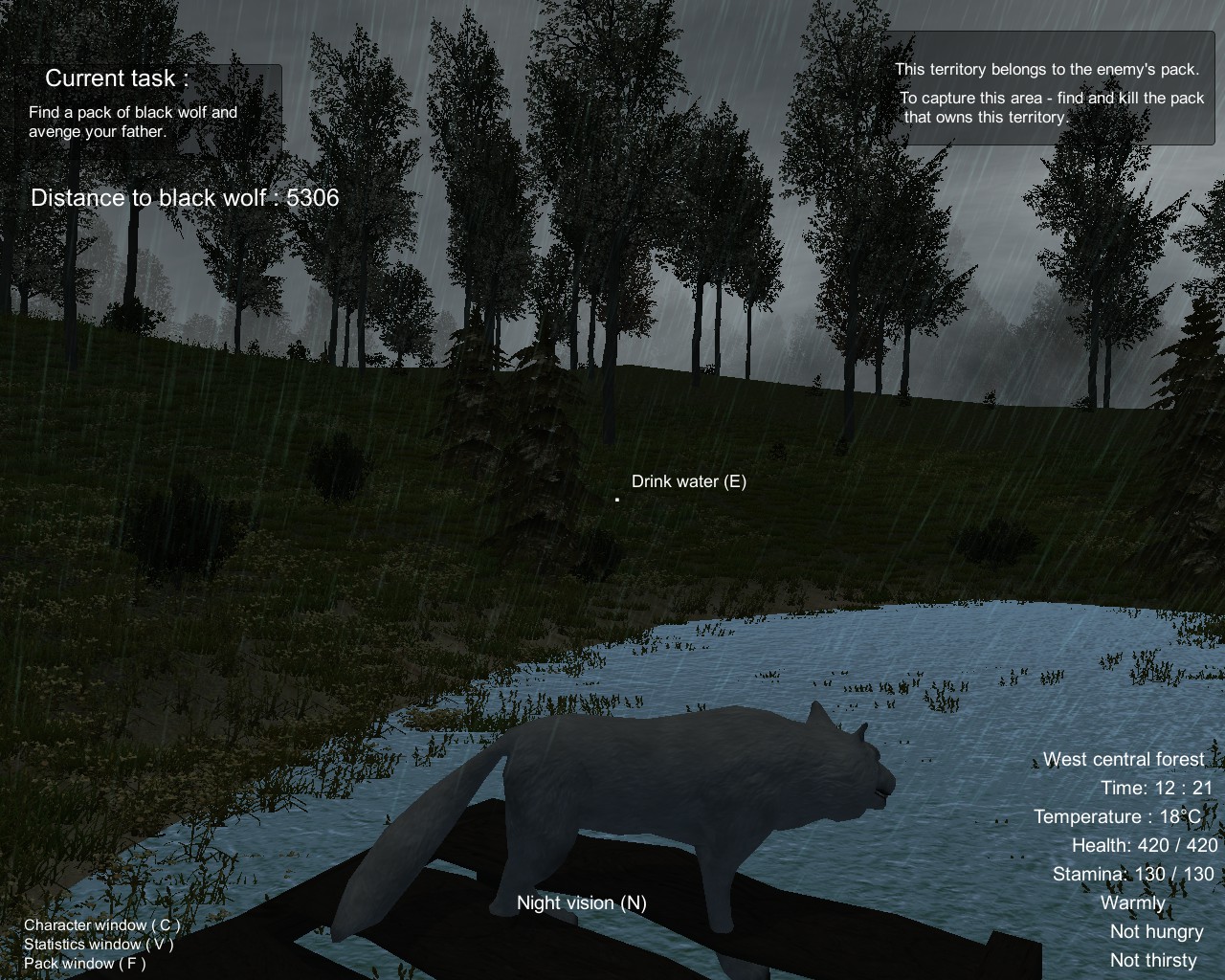Select the Current task panel header

pos(115,78)
